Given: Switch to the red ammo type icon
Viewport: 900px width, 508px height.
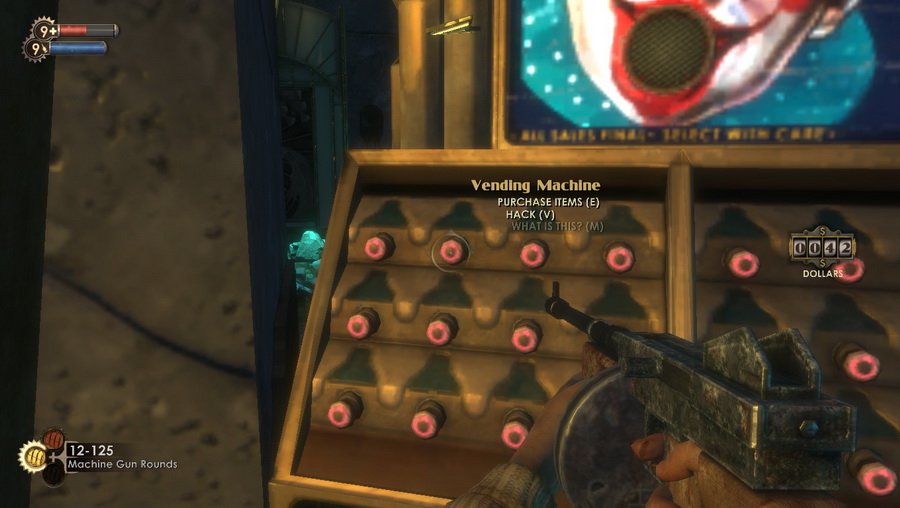Looking at the screenshot, I should 54,440.
